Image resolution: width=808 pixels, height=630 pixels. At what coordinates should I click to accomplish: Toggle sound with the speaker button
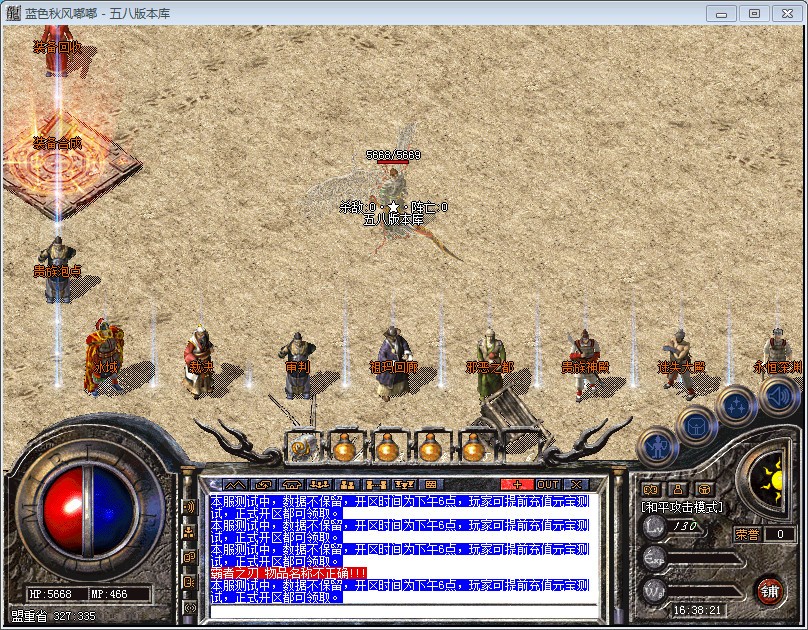pos(777,396)
